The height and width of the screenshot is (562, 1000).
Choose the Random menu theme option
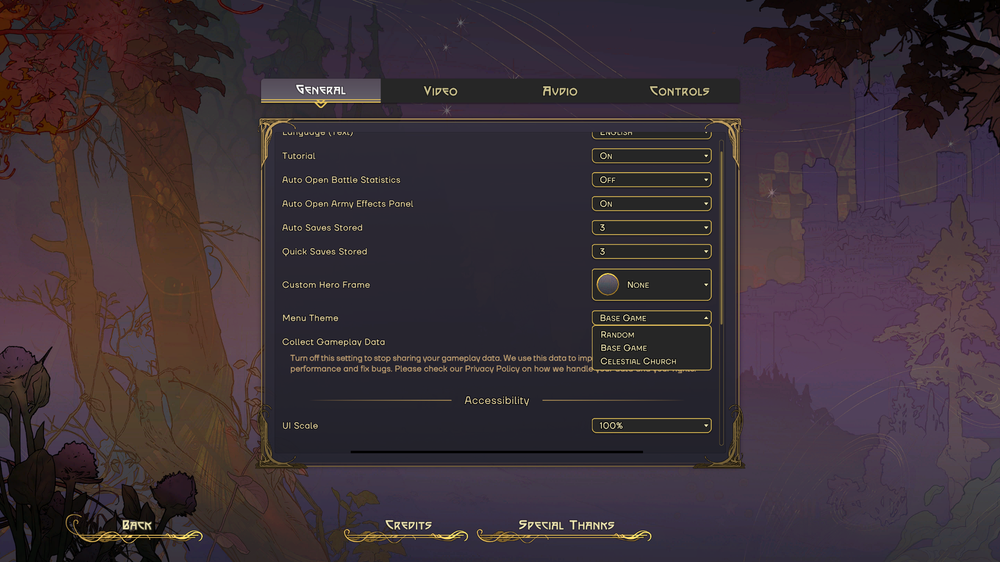(x=618, y=335)
